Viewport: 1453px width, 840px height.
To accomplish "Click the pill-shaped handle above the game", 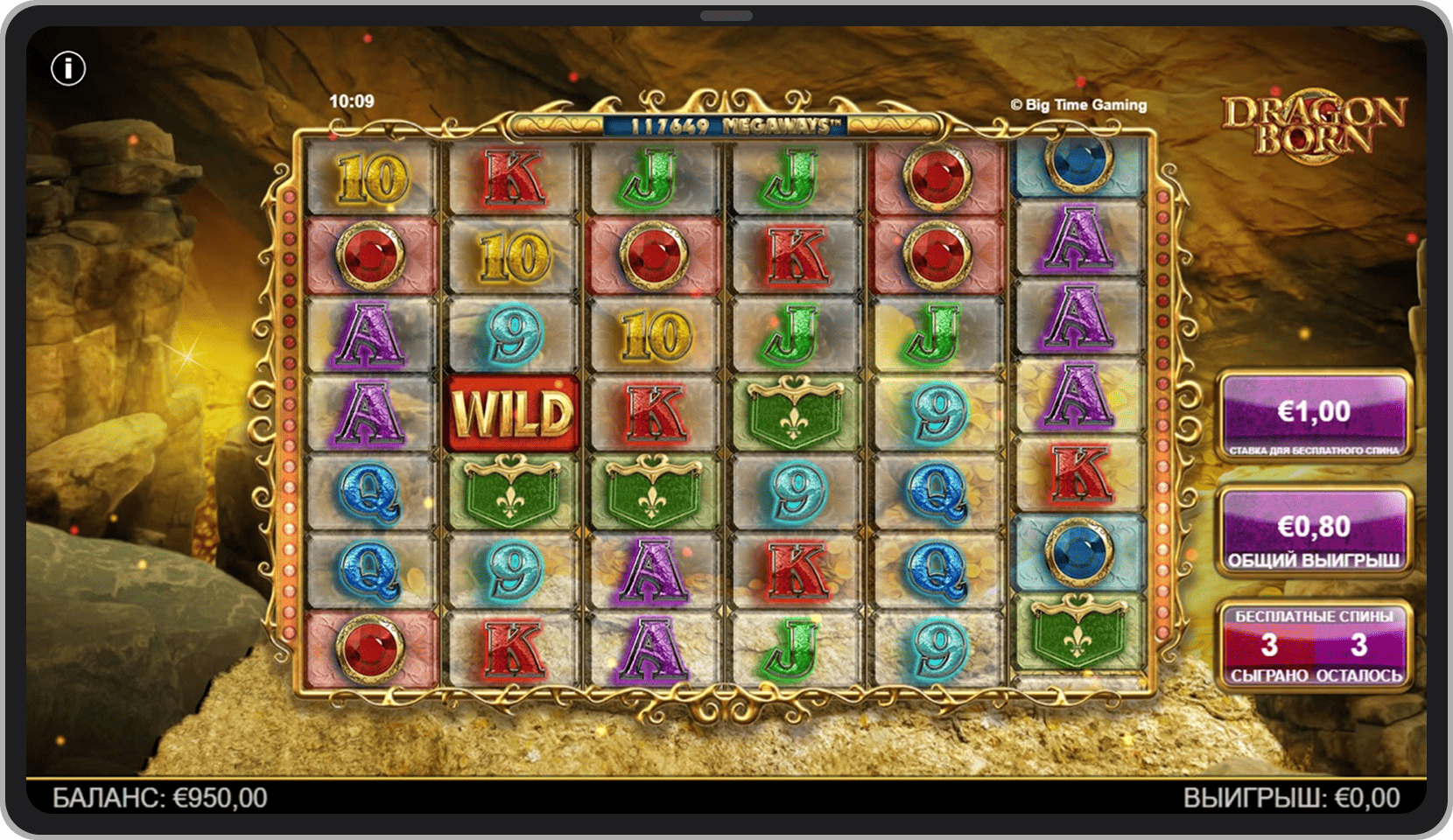I will [726, 16].
